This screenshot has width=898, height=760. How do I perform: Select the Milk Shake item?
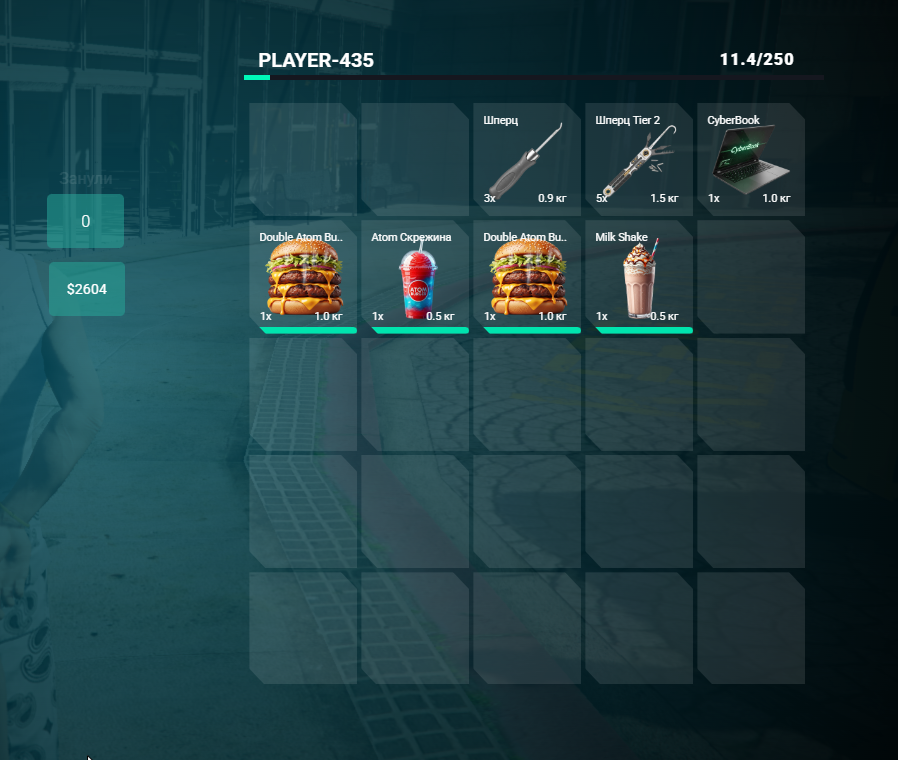(639, 277)
